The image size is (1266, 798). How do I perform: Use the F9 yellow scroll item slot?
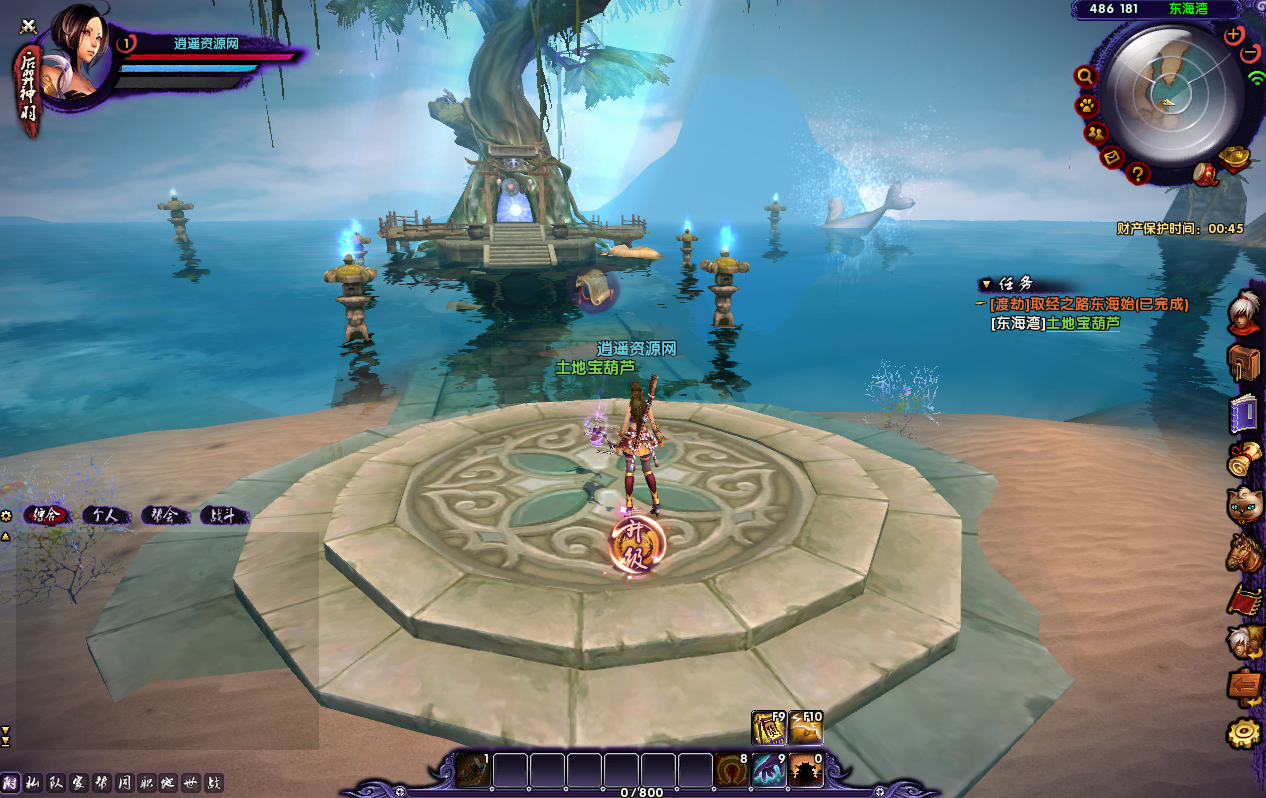[768, 728]
